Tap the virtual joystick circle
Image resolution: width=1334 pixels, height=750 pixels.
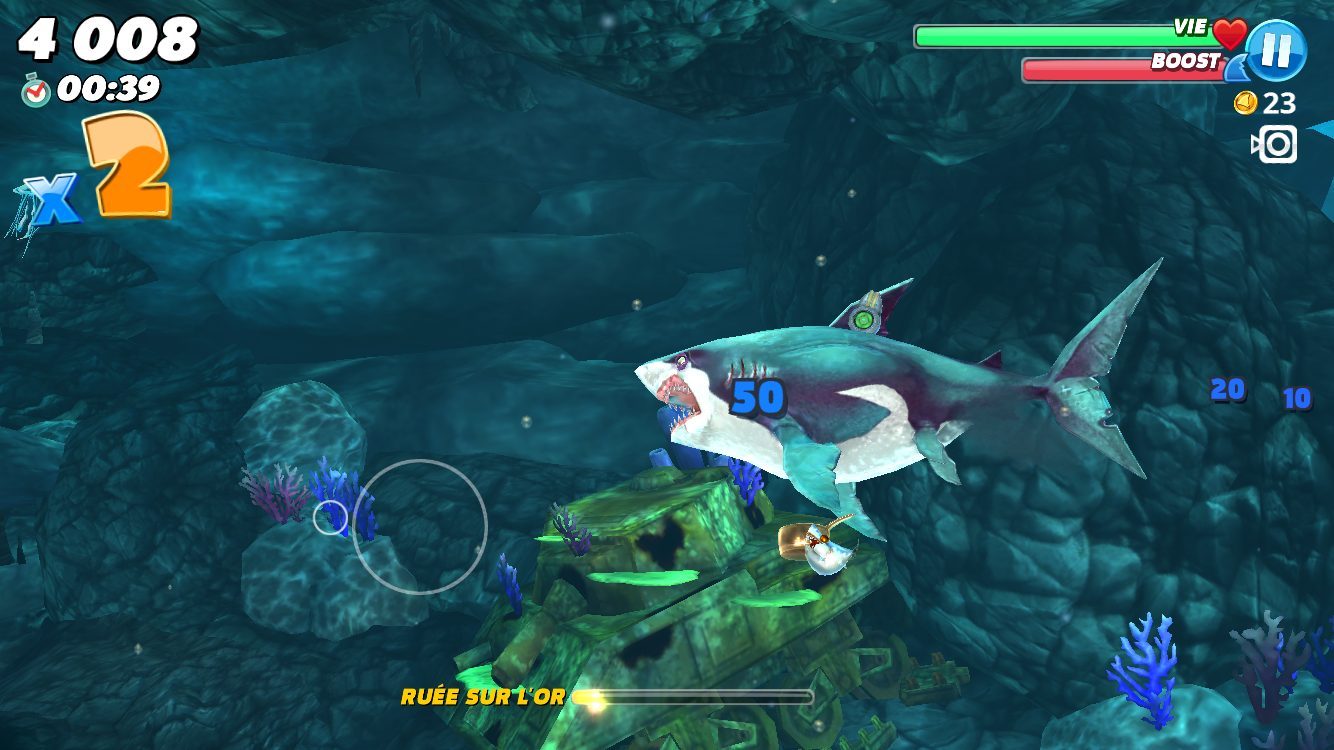tap(419, 526)
